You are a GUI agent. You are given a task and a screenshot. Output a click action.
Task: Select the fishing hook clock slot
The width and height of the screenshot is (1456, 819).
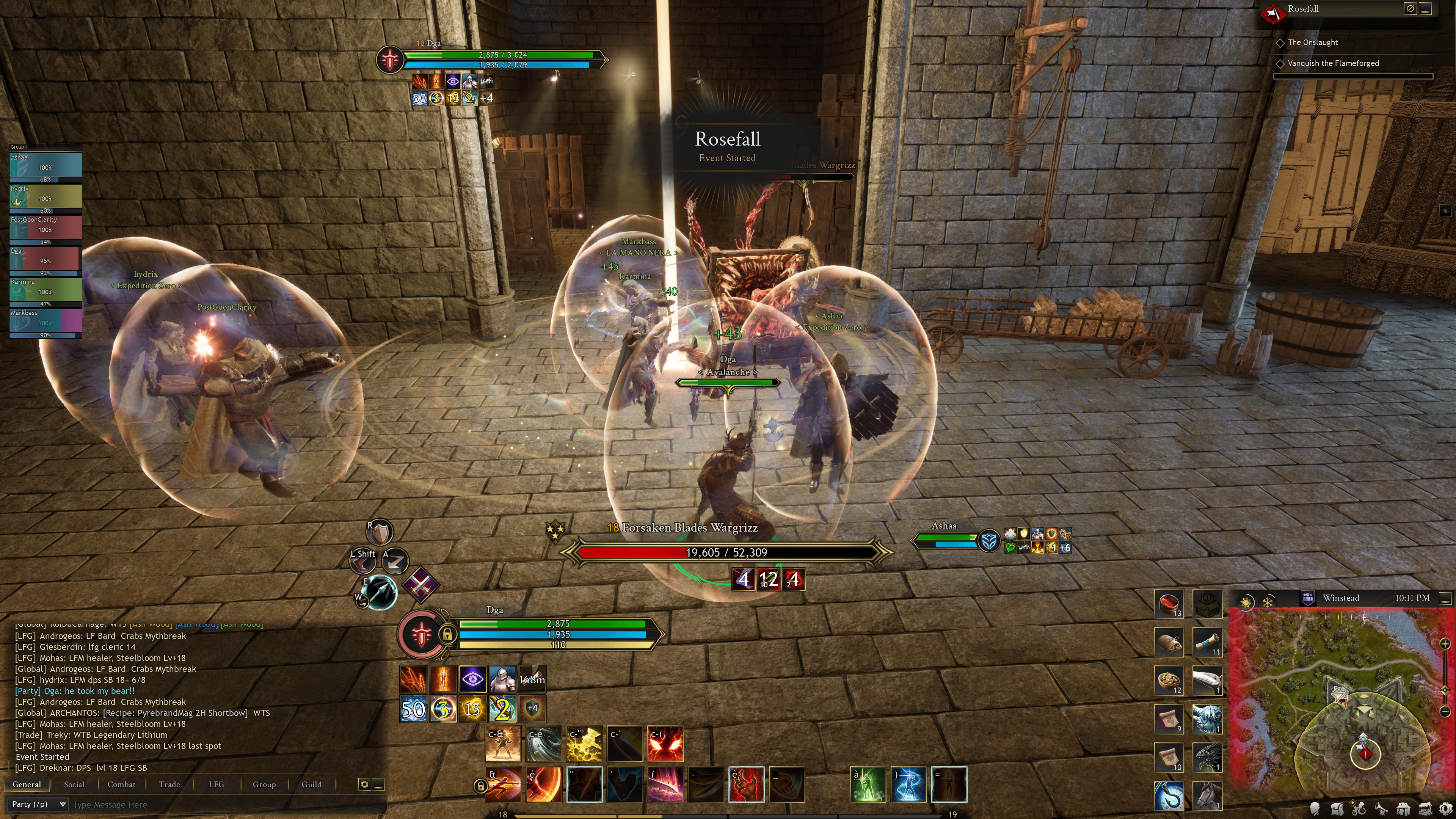coord(1169,795)
